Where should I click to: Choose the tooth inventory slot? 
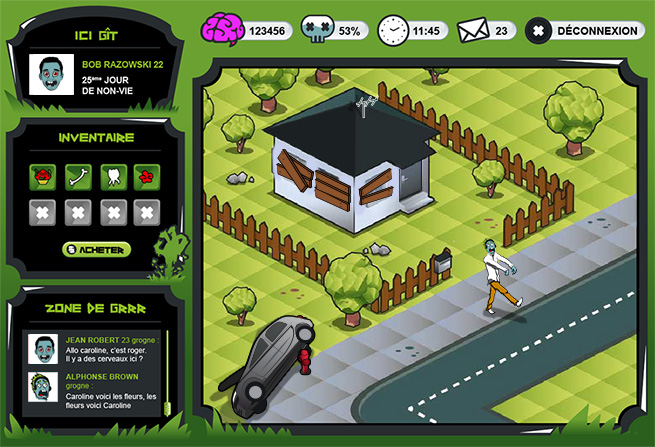click(112, 176)
